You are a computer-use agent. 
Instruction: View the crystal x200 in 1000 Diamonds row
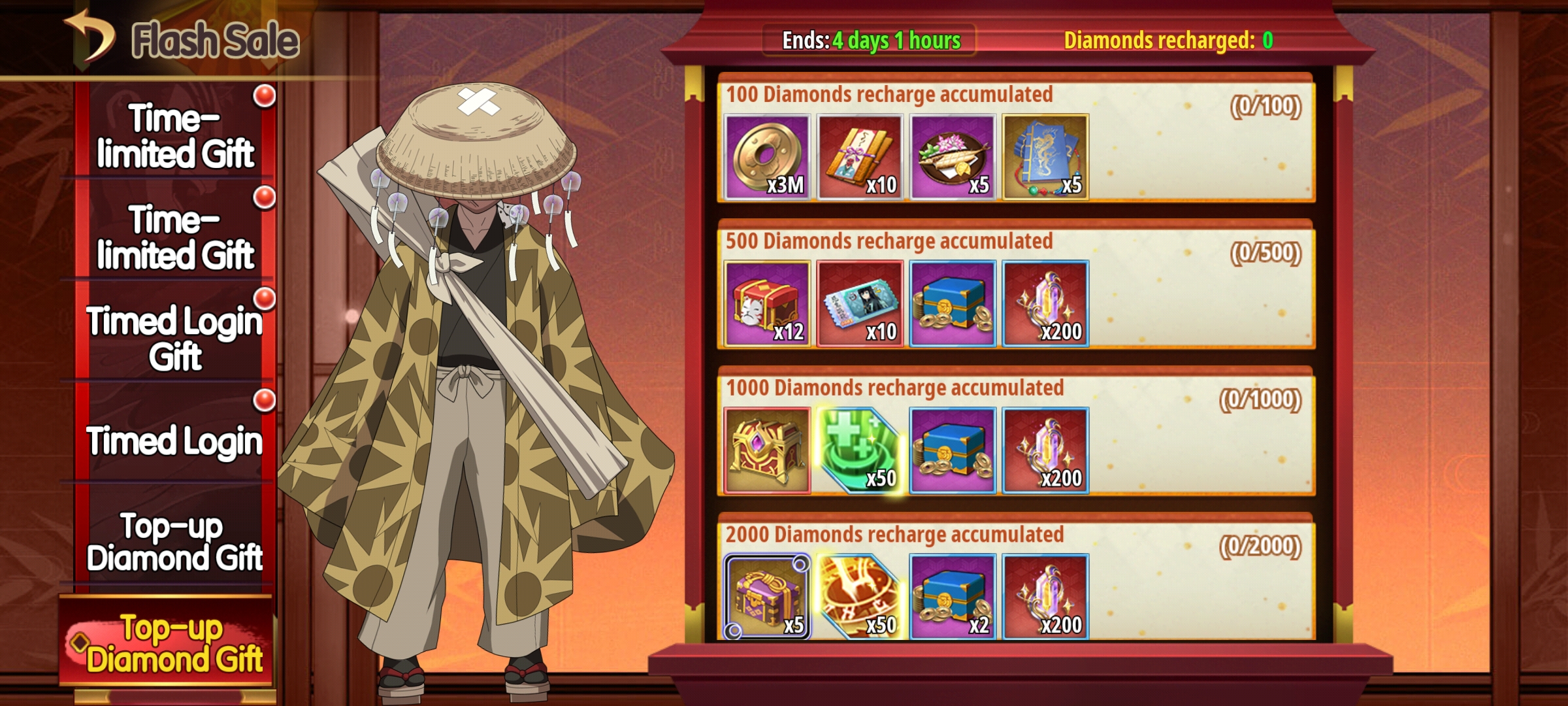coord(1045,450)
